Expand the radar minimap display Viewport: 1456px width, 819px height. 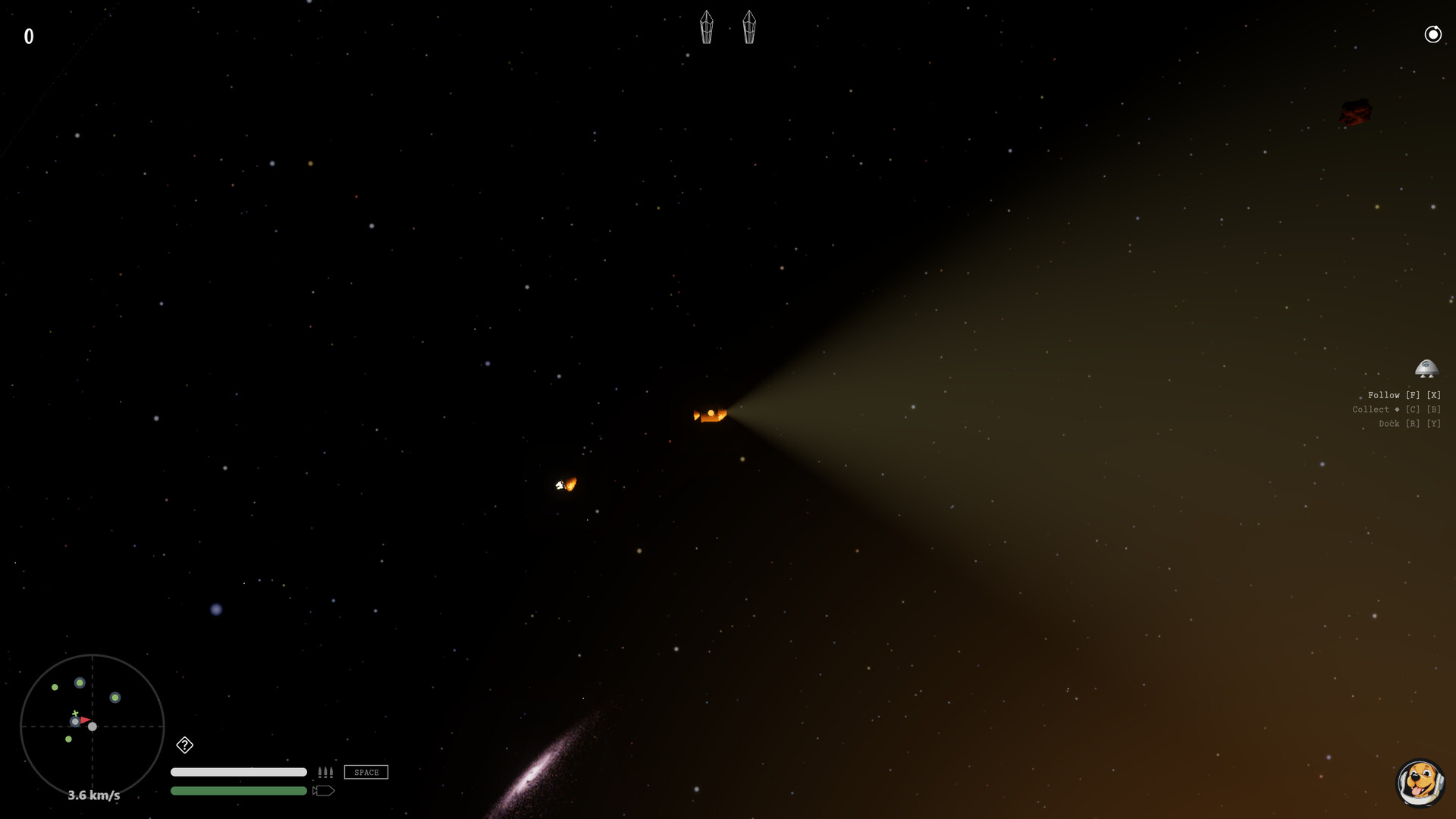coord(91,726)
